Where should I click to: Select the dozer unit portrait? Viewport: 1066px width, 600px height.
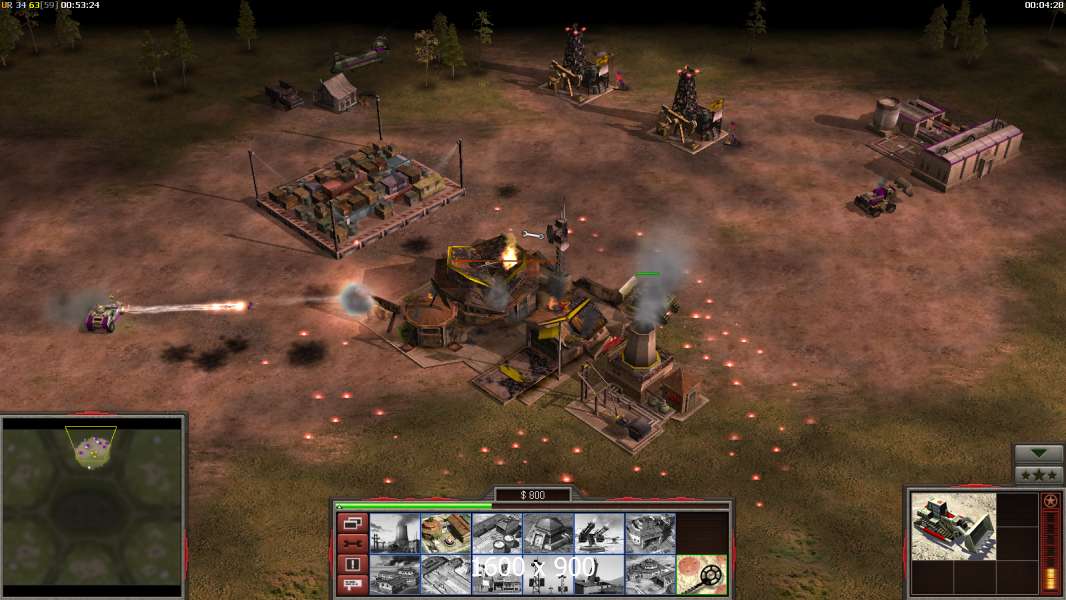(953, 526)
